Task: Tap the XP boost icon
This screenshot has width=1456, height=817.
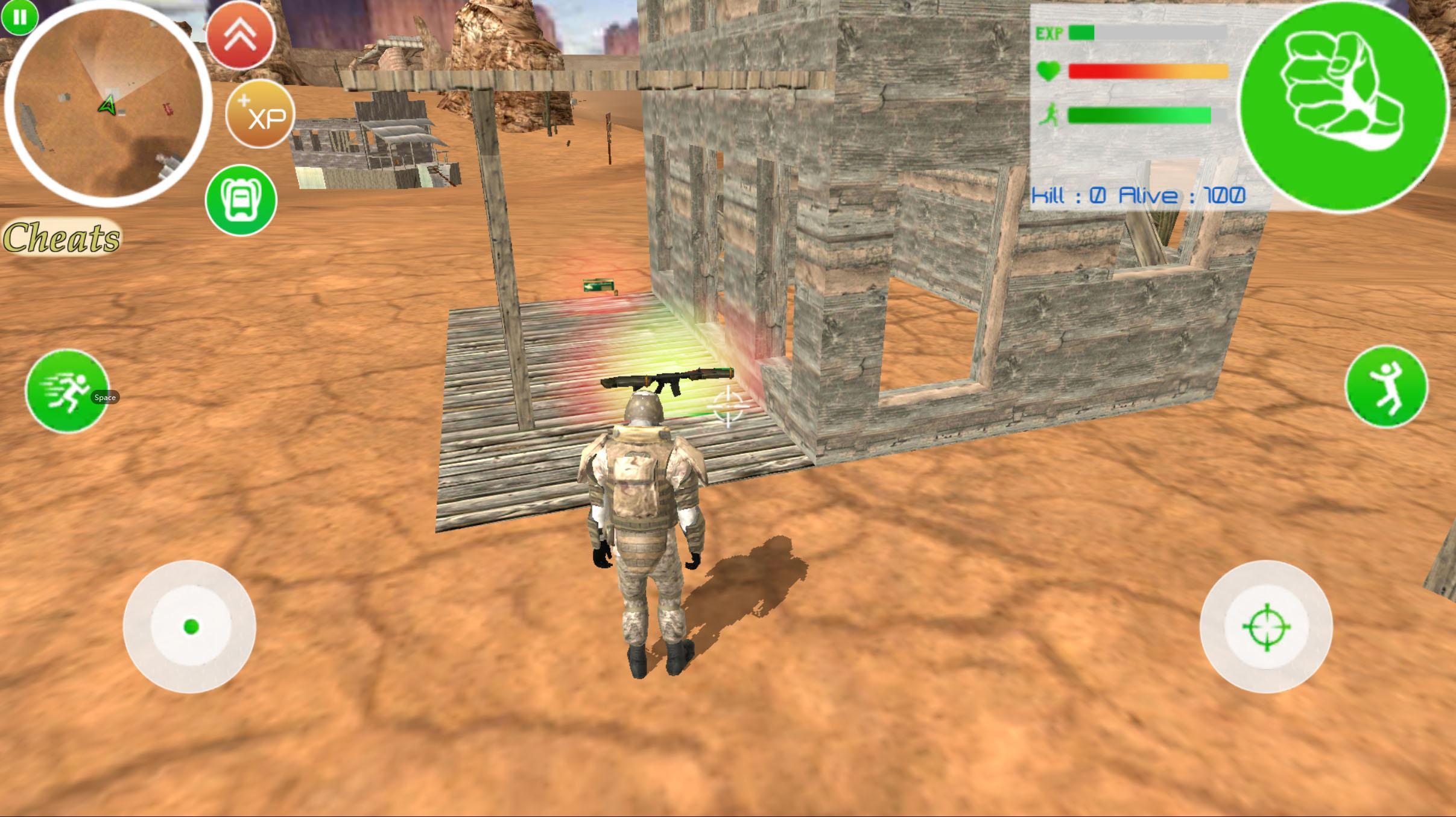Action: [259, 115]
